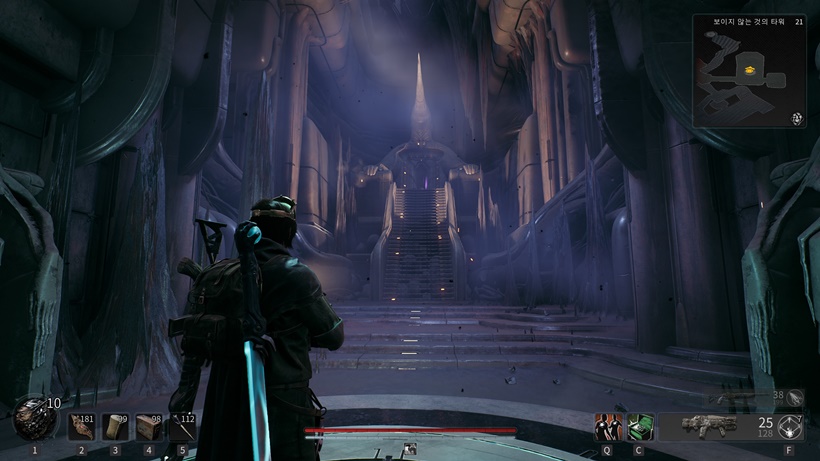Choose the ammo box quick slot
The image size is (820, 461).
[149, 427]
